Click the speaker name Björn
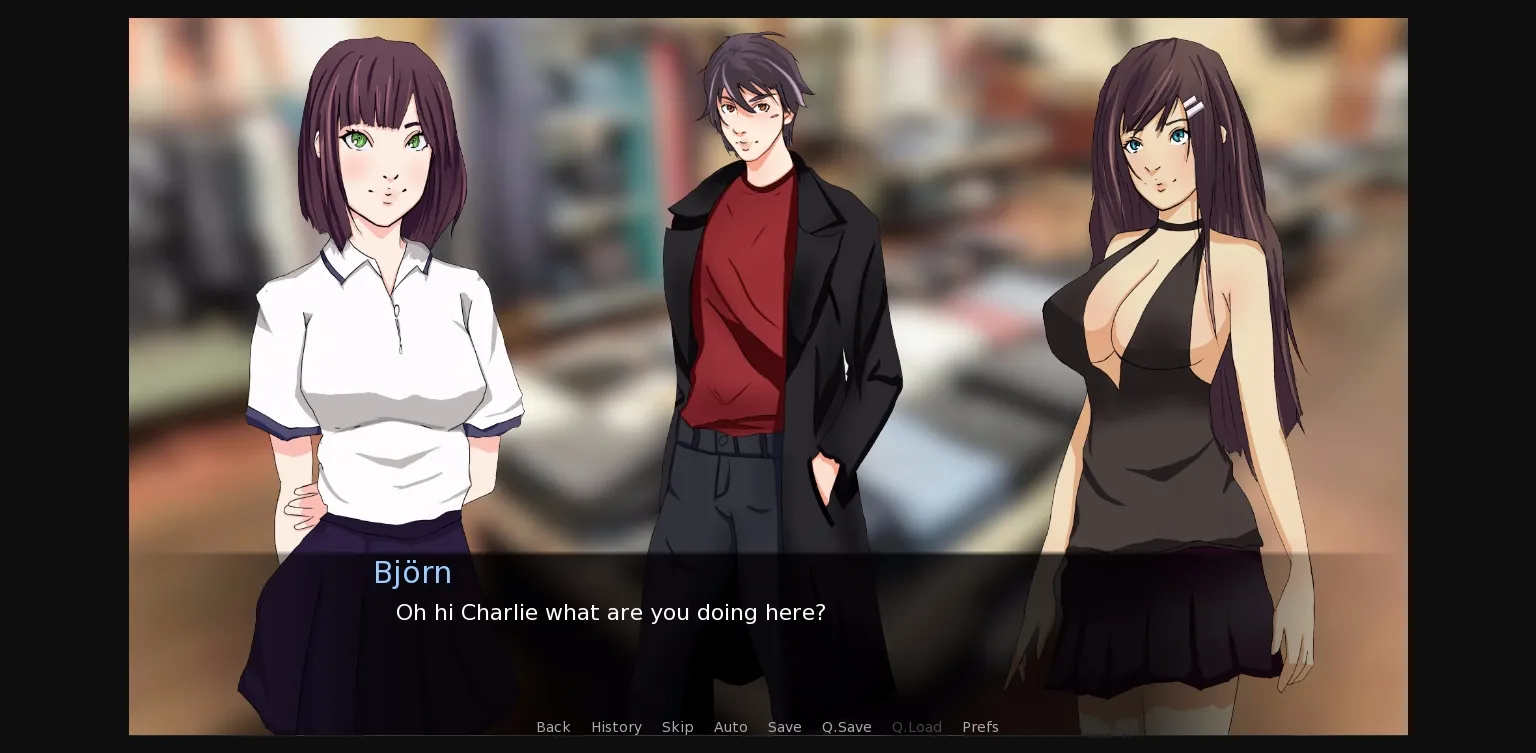The image size is (1536, 753). click(x=413, y=572)
